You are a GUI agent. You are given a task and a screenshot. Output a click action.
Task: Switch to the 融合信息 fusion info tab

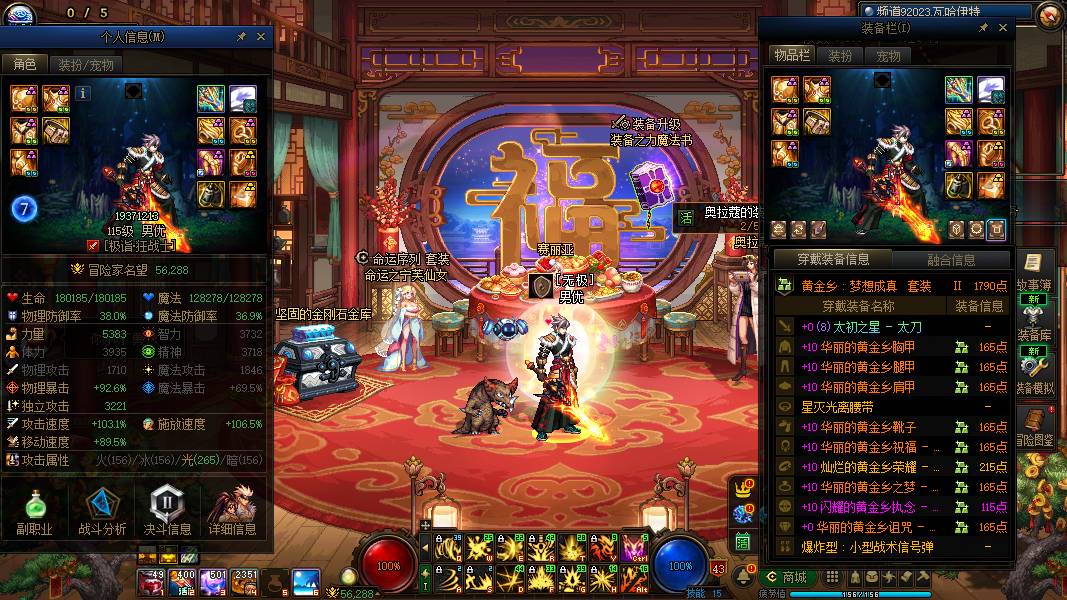(950, 260)
